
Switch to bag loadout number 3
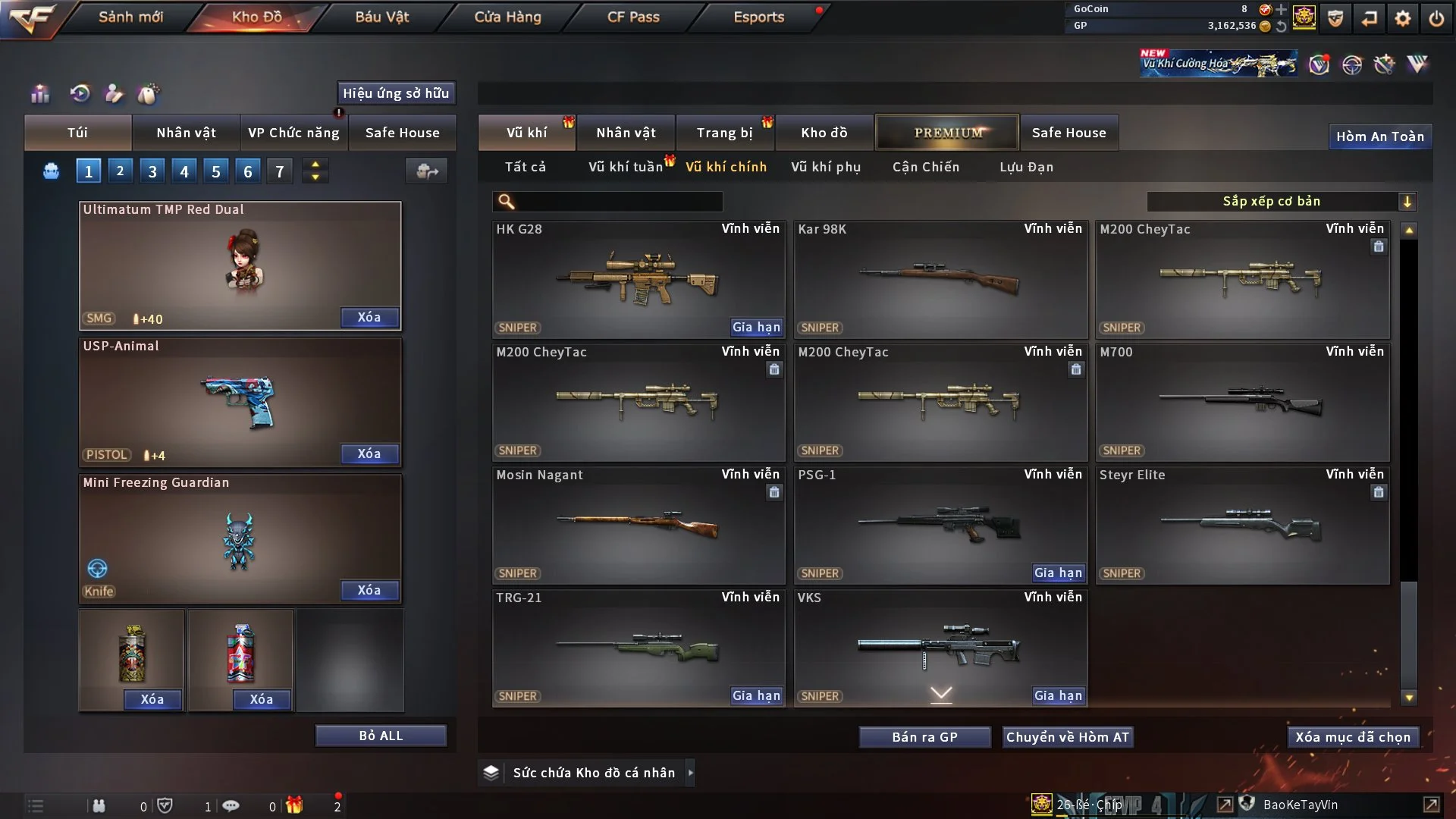tap(152, 171)
